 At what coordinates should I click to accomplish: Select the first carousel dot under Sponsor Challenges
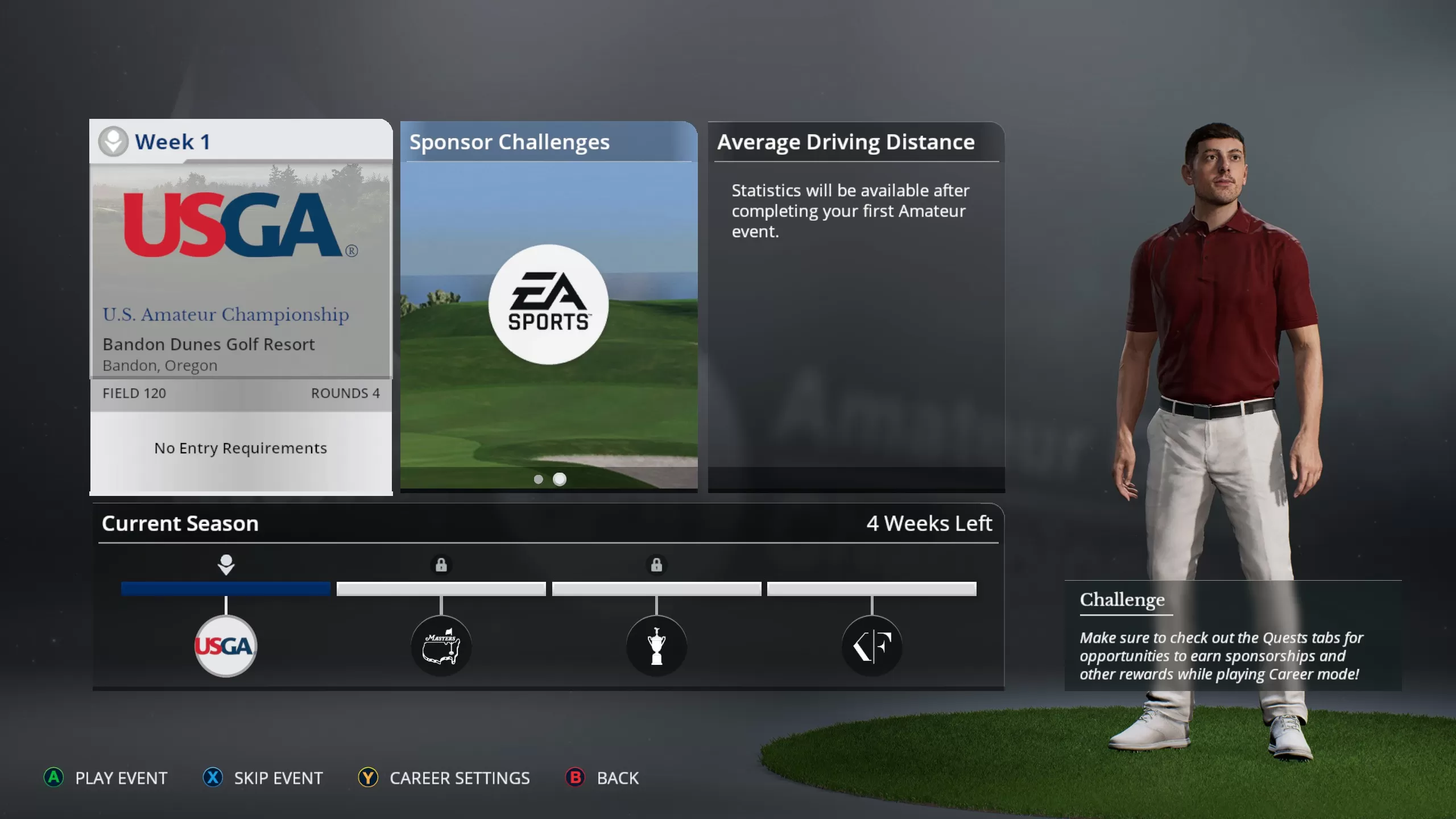pos(538,479)
